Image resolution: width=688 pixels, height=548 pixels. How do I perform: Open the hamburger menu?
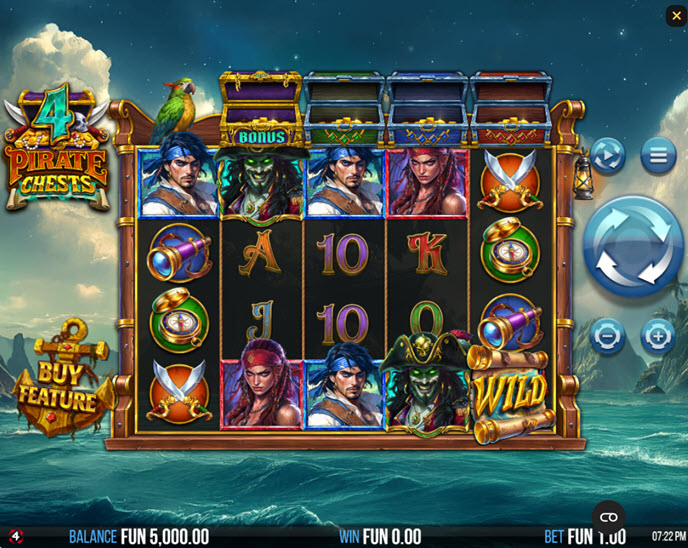pyautogui.click(x=658, y=156)
